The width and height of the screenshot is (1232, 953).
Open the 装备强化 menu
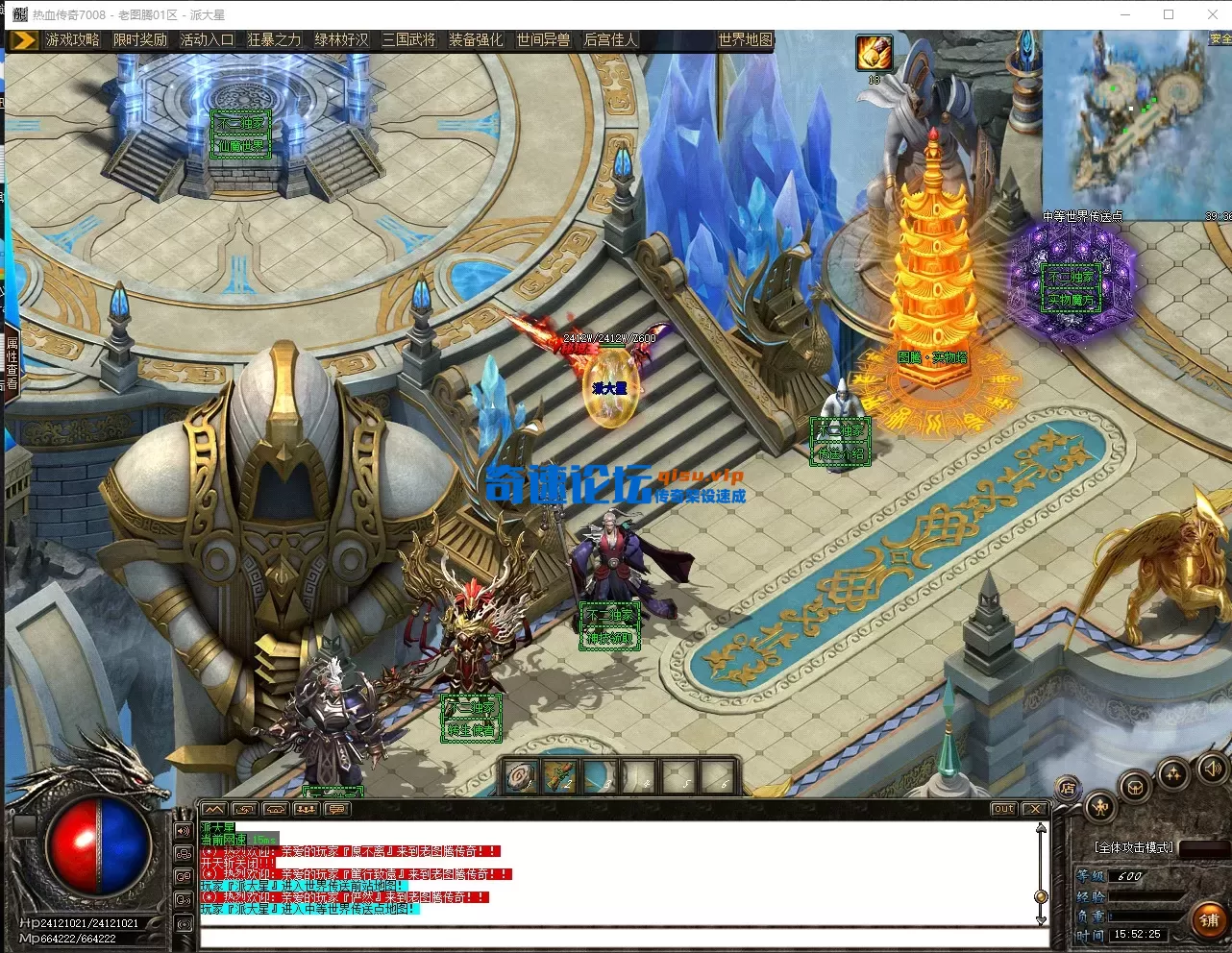pos(477,39)
